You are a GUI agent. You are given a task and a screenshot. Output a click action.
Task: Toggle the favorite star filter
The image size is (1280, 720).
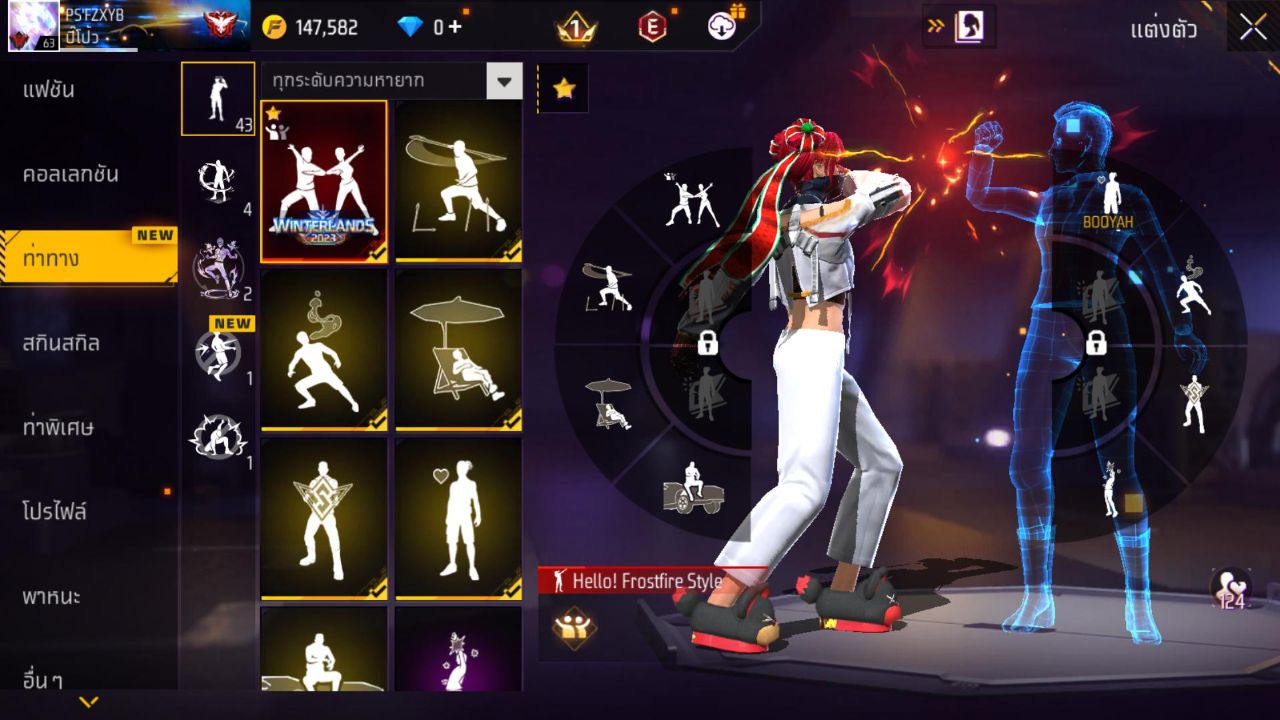pos(563,88)
